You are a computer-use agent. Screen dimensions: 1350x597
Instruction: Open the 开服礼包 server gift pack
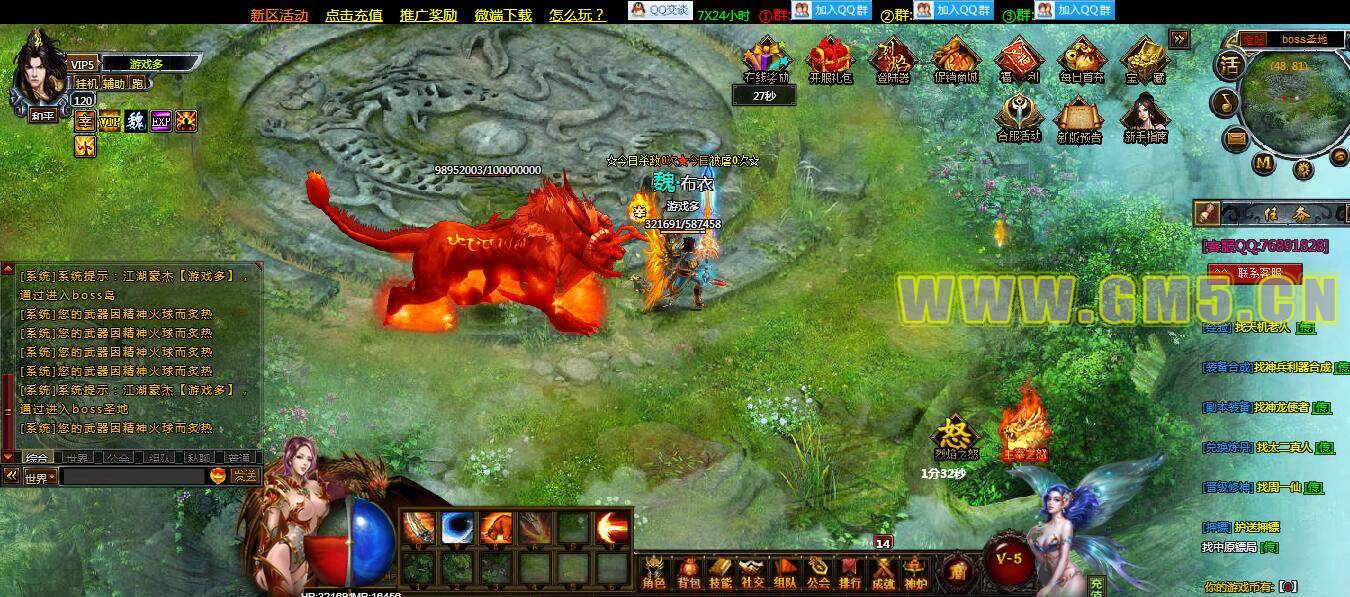(830, 60)
